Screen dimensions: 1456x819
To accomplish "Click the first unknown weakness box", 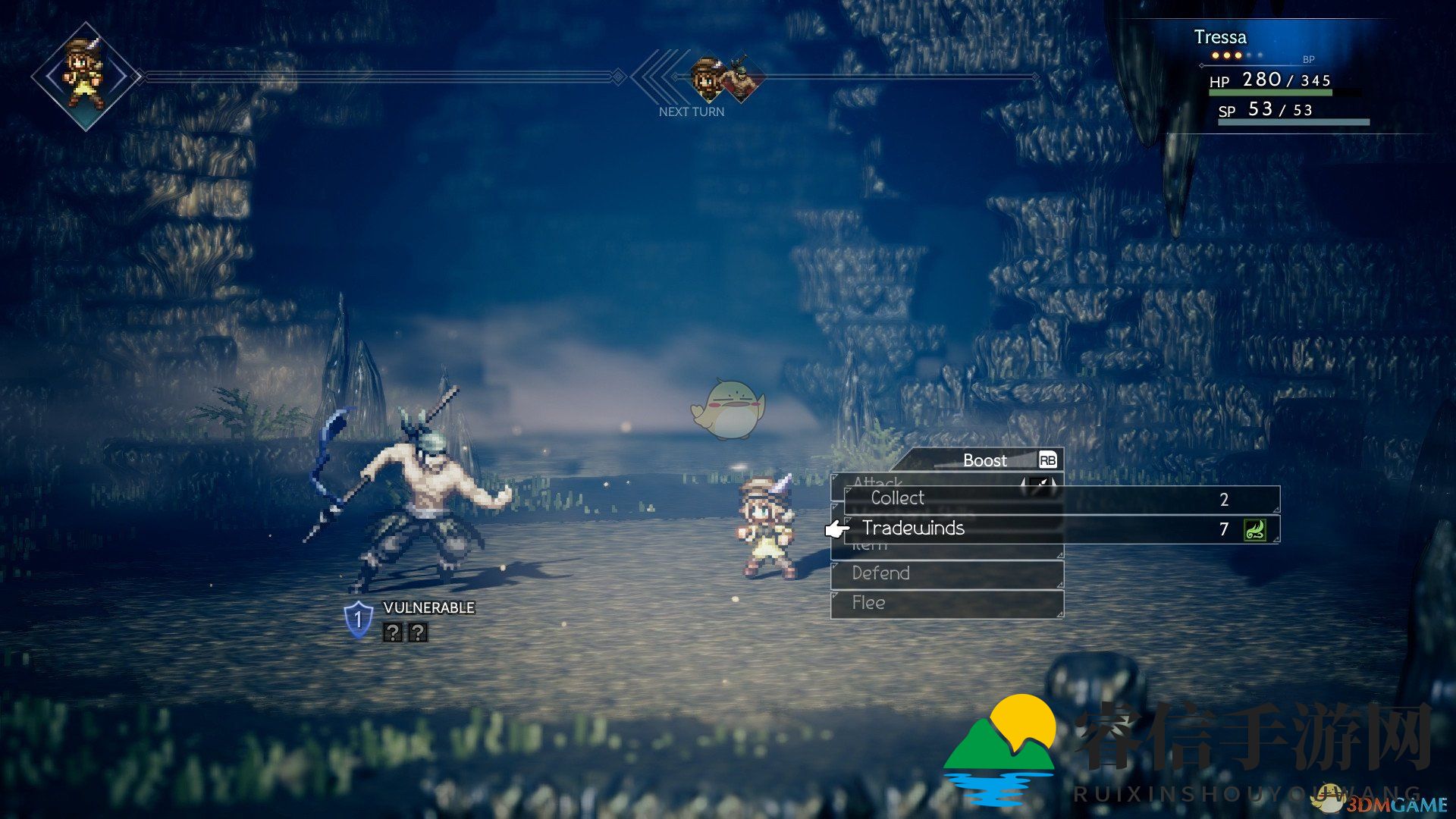I will [x=392, y=632].
